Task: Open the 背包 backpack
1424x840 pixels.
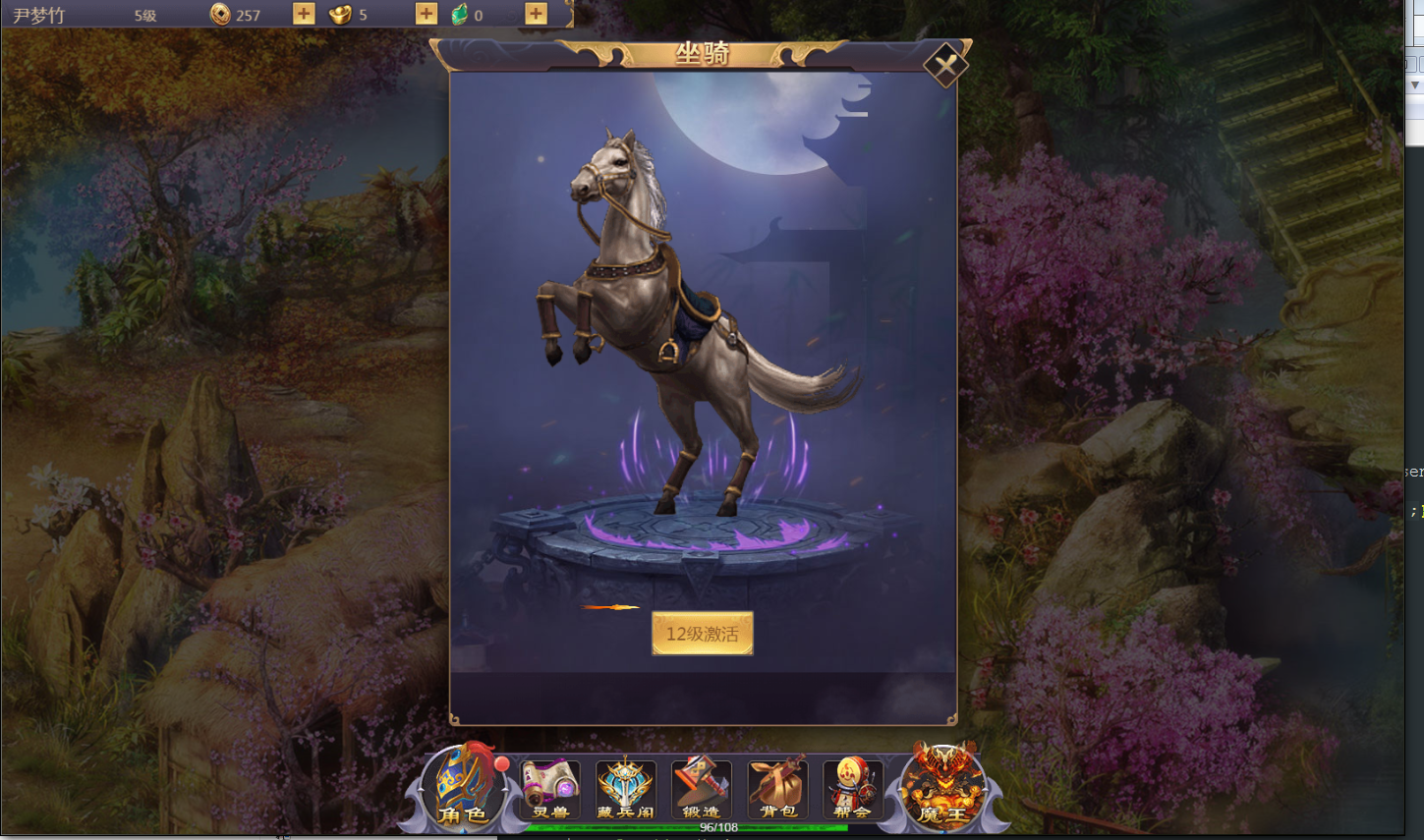Action: pyautogui.click(x=776, y=788)
